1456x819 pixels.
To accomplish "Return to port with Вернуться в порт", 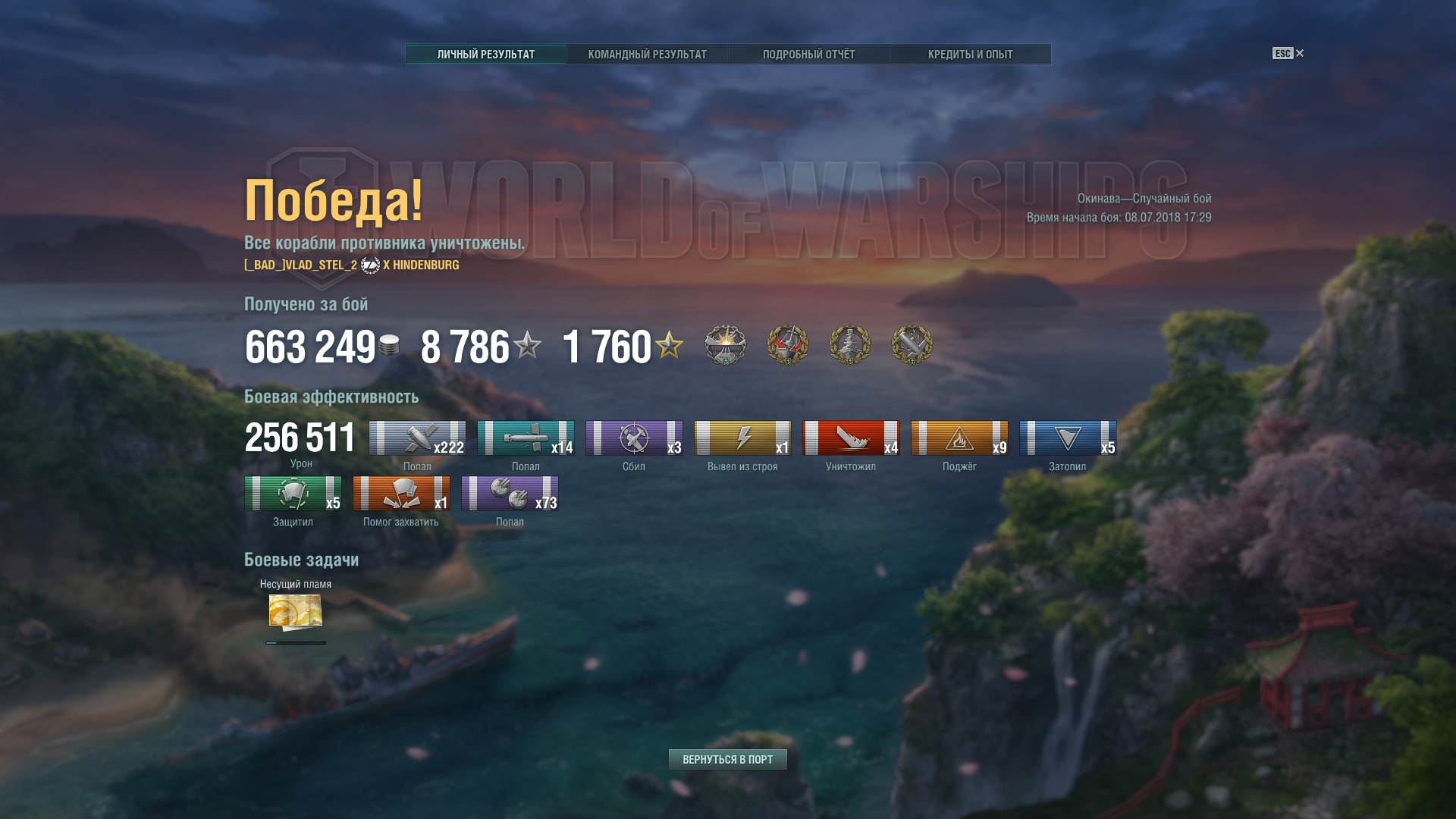I will (727, 759).
